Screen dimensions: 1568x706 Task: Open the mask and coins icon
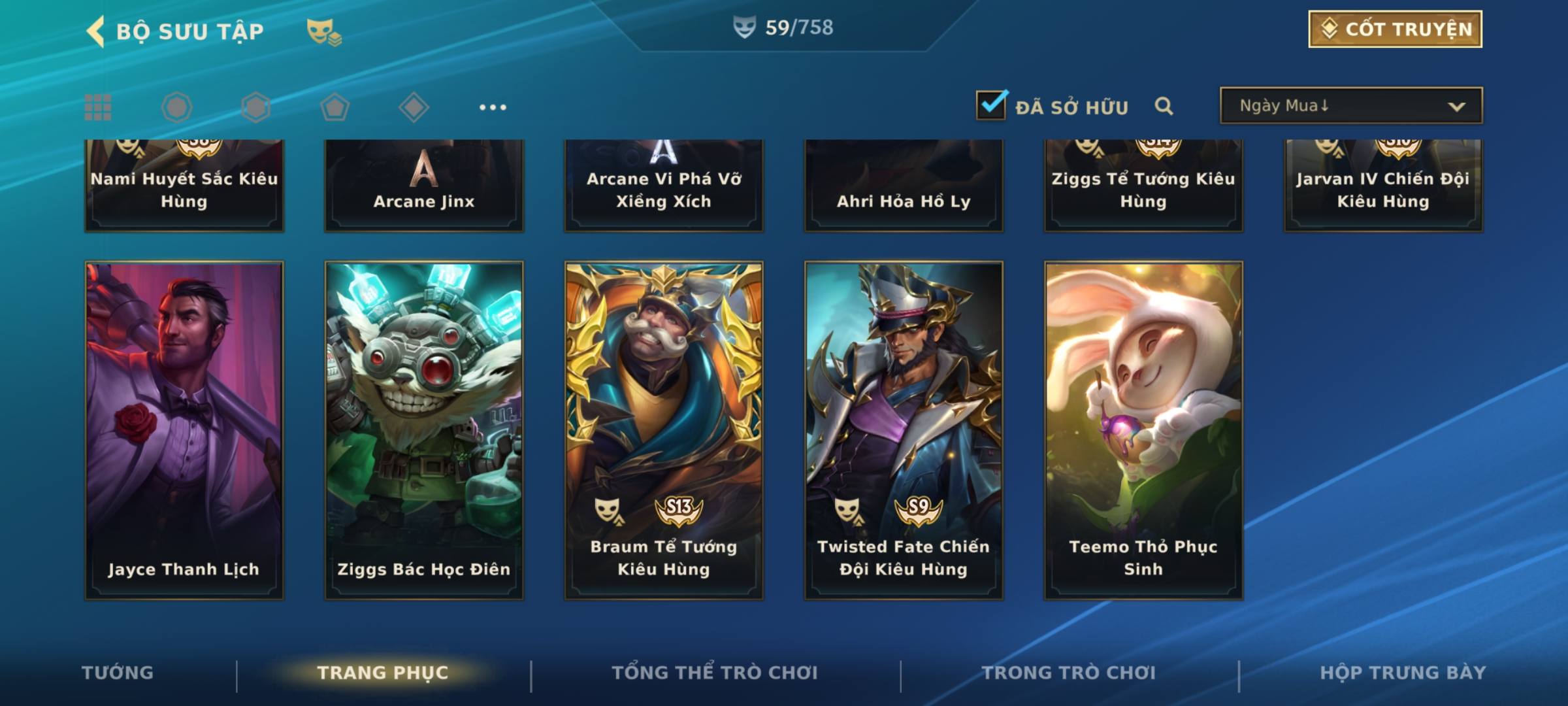click(x=324, y=31)
